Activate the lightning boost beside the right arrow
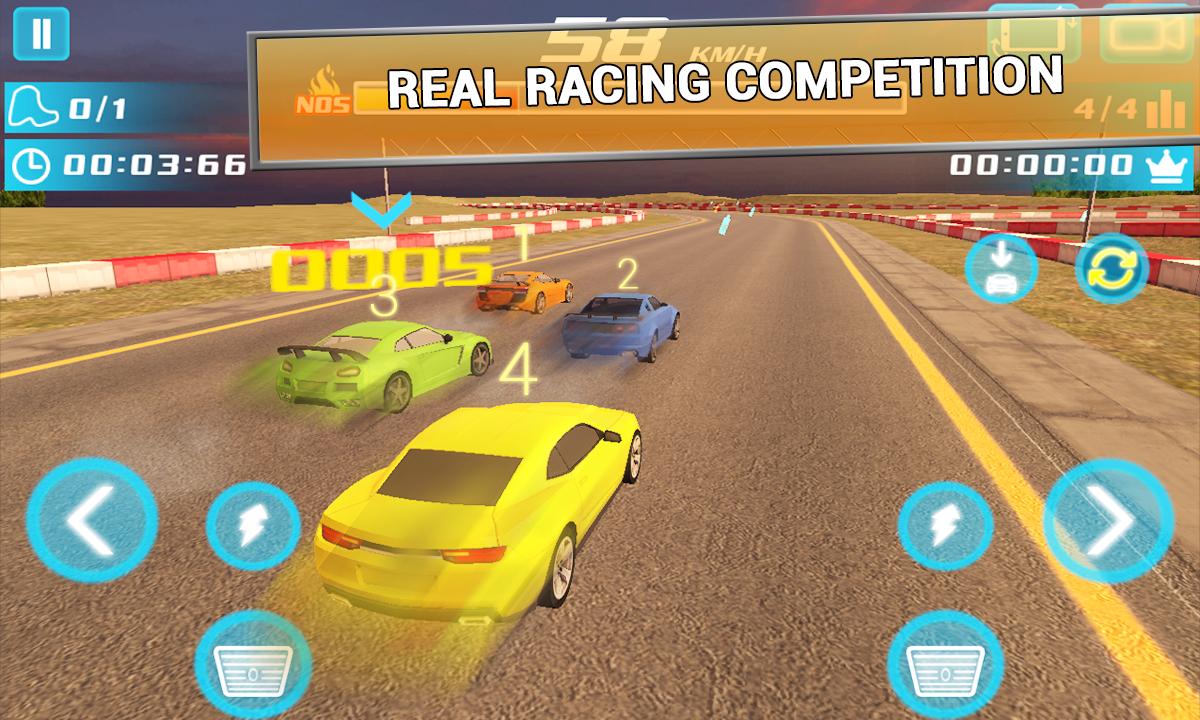The height and width of the screenshot is (720, 1200). point(945,525)
